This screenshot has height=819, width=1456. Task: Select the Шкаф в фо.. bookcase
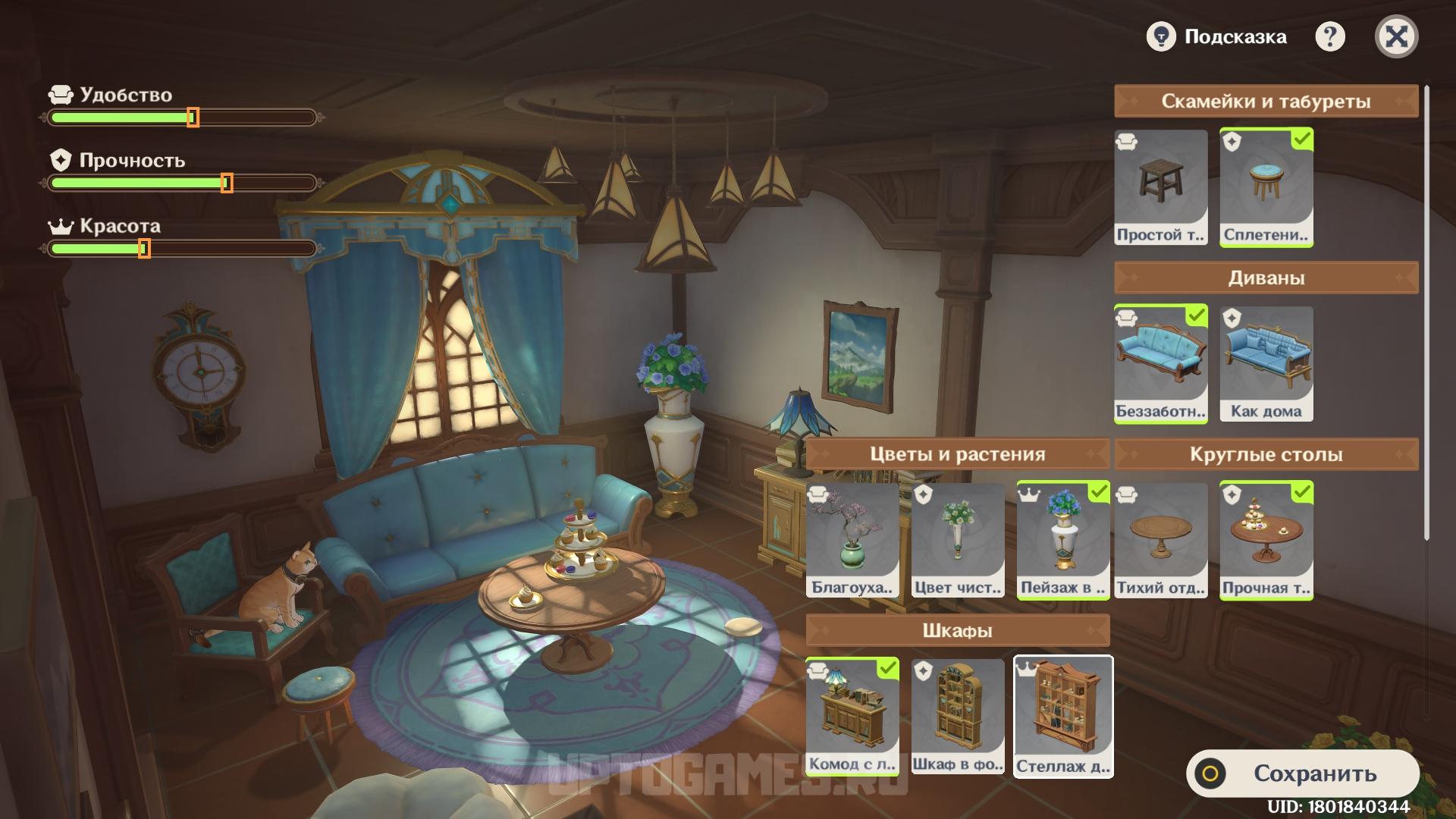pos(958,717)
